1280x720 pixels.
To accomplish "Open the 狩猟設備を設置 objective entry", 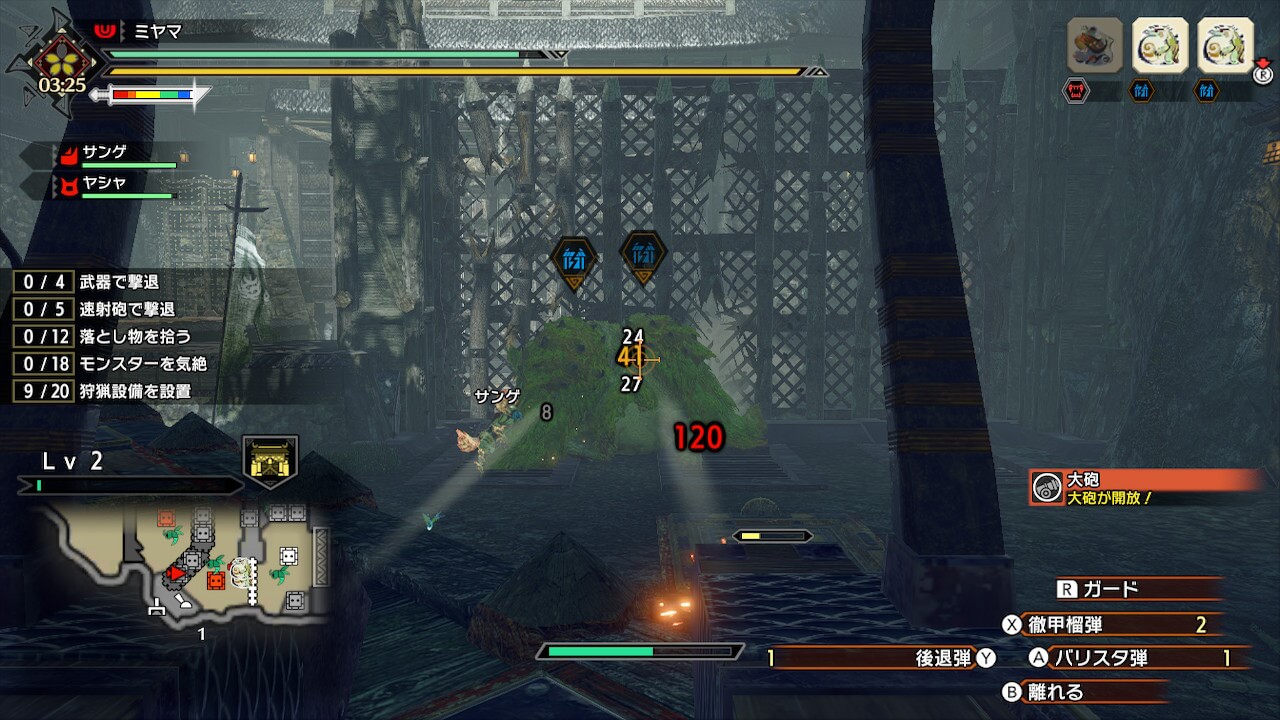I will point(110,391).
